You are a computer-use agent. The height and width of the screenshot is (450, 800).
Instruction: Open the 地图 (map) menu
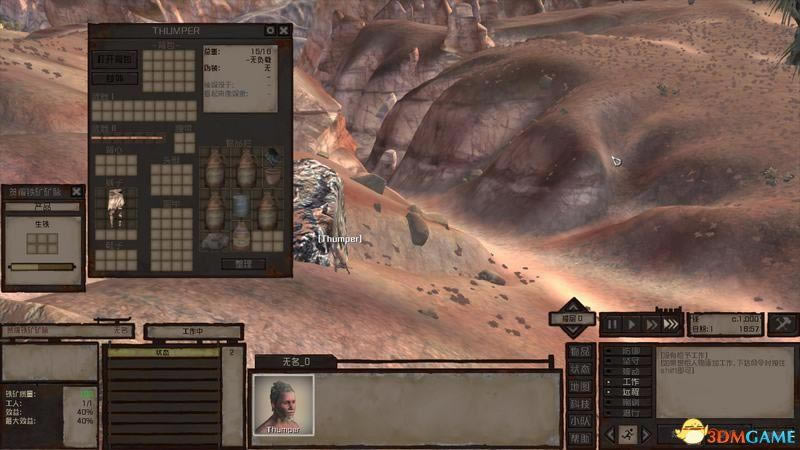coord(580,386)
